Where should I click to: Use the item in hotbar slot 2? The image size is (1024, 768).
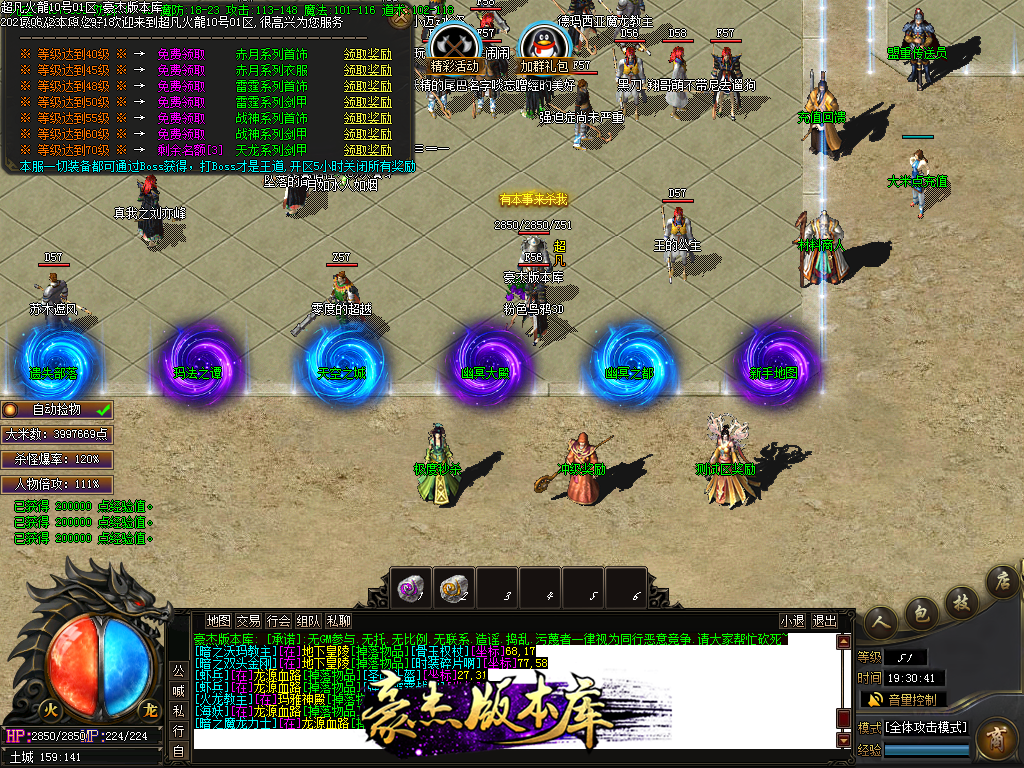click(x=454, y=587)
